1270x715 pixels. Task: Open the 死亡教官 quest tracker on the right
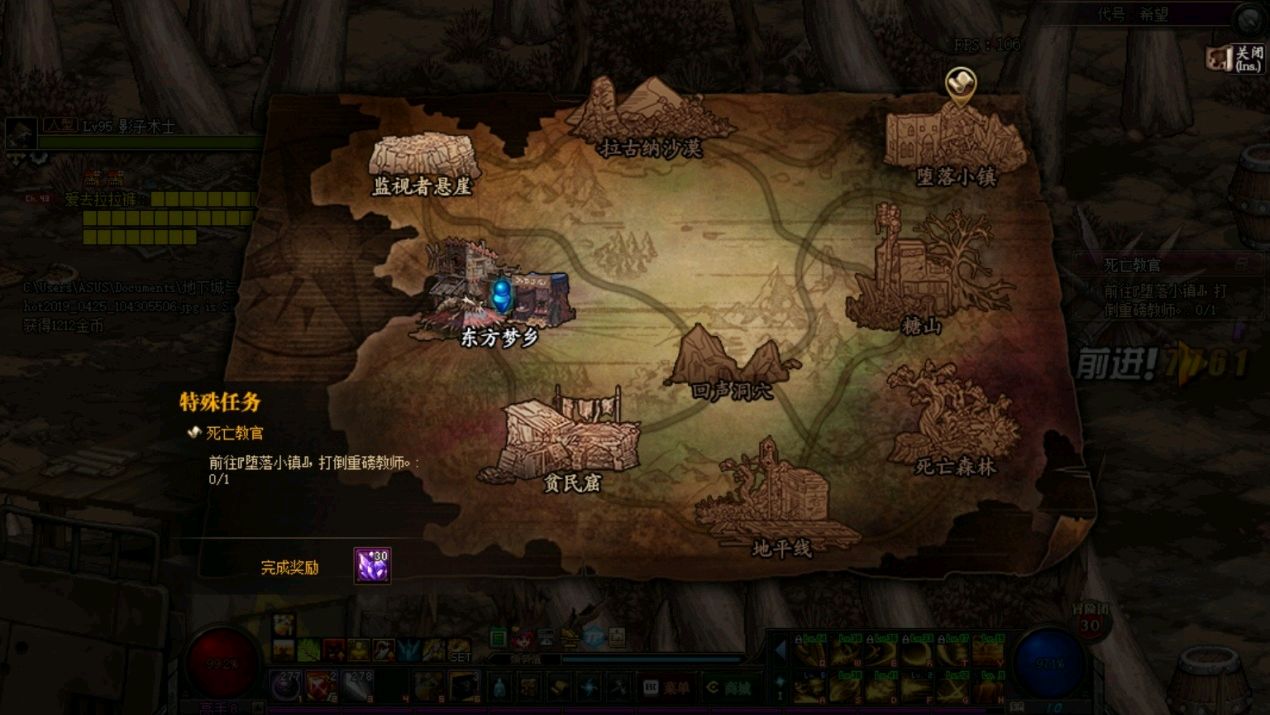pos(1133,266)
